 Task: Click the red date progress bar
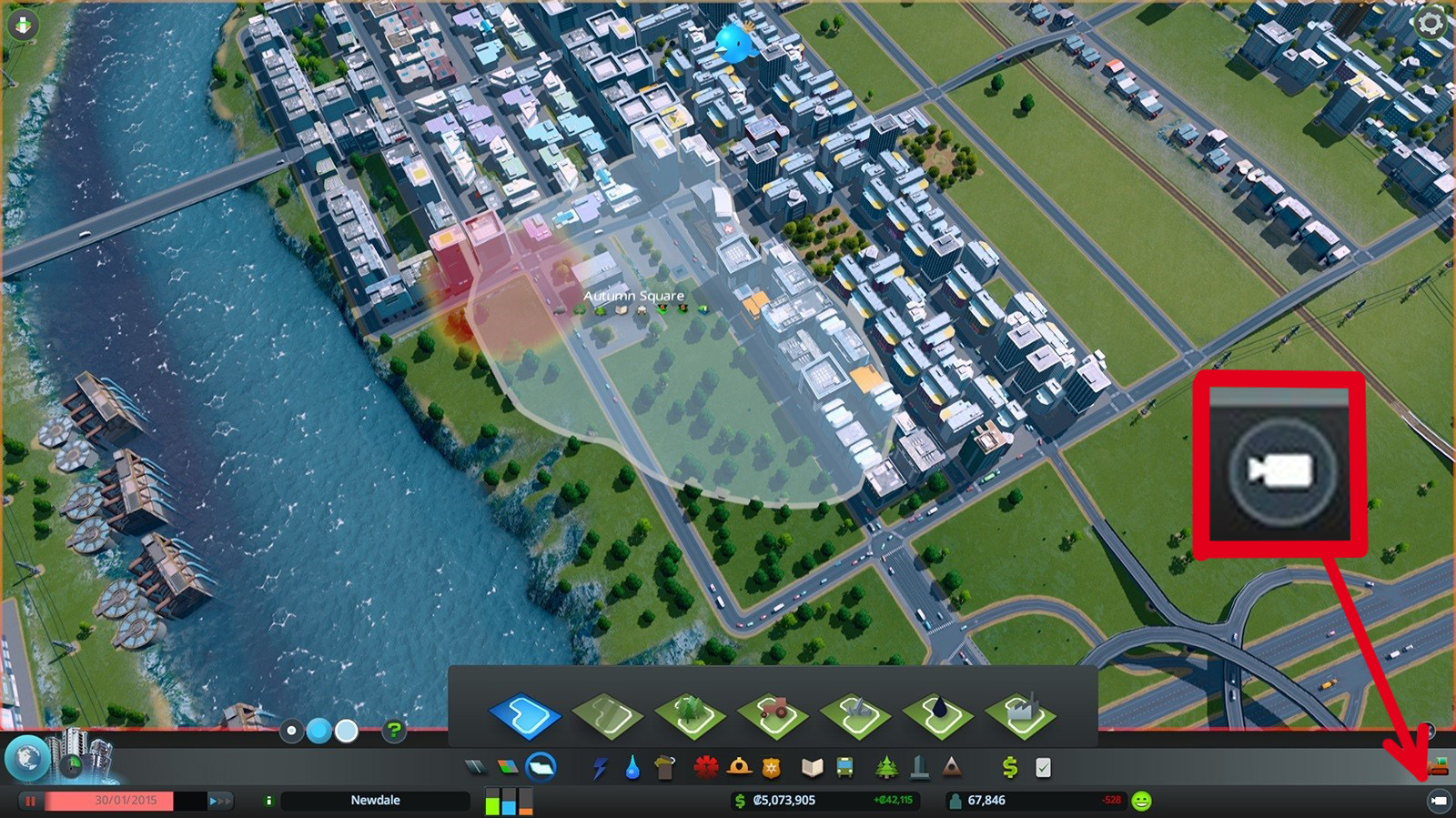click(109, 800)
